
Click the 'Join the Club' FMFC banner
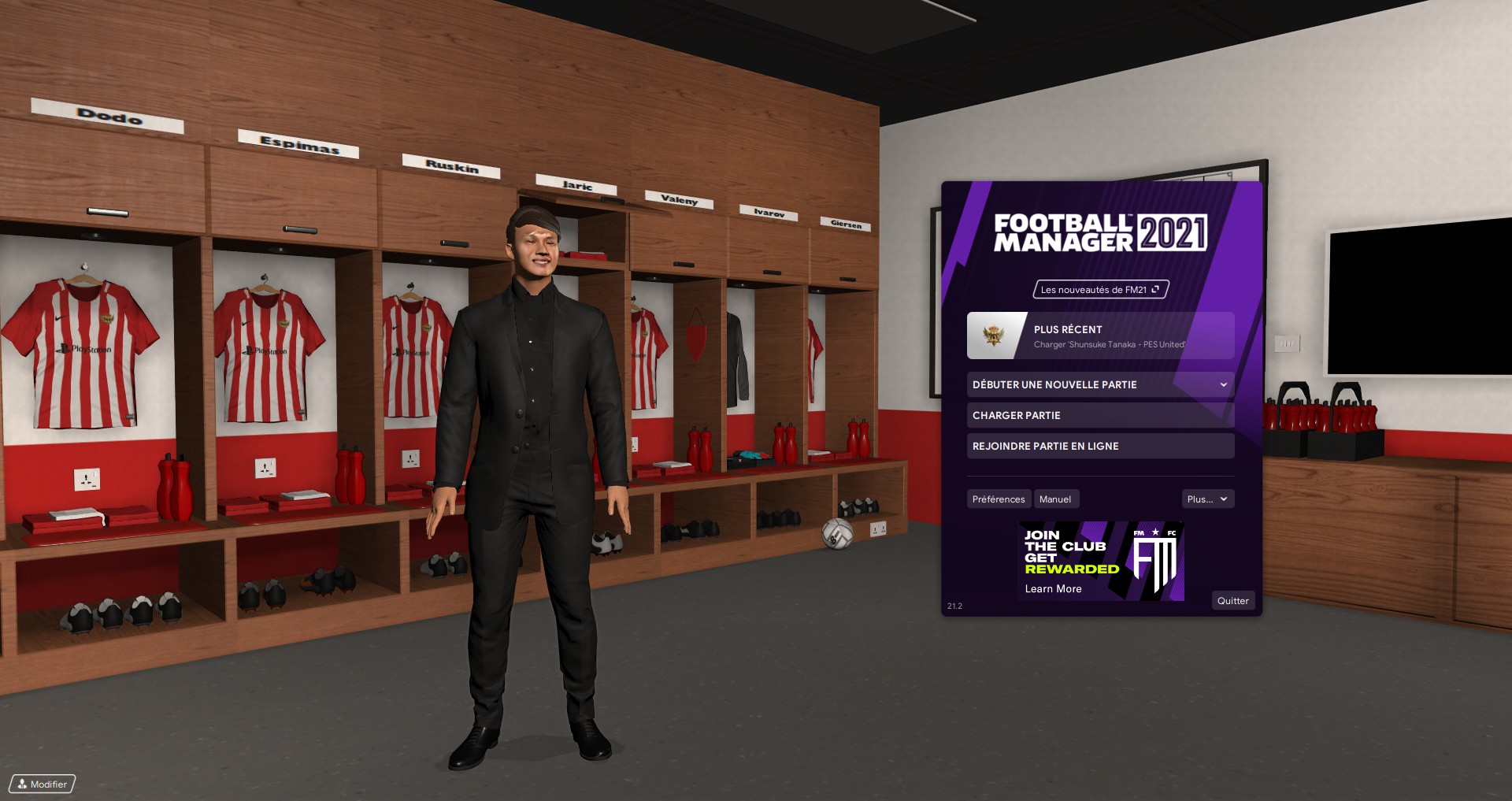coord(1100,562)
